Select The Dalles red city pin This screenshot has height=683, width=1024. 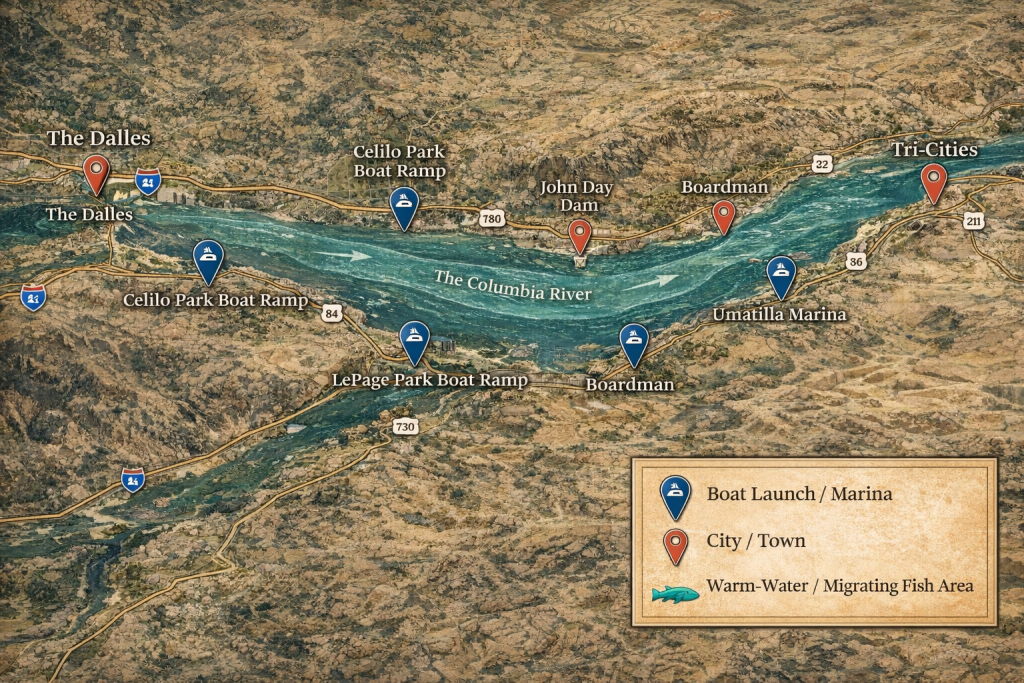click(96, 172)
